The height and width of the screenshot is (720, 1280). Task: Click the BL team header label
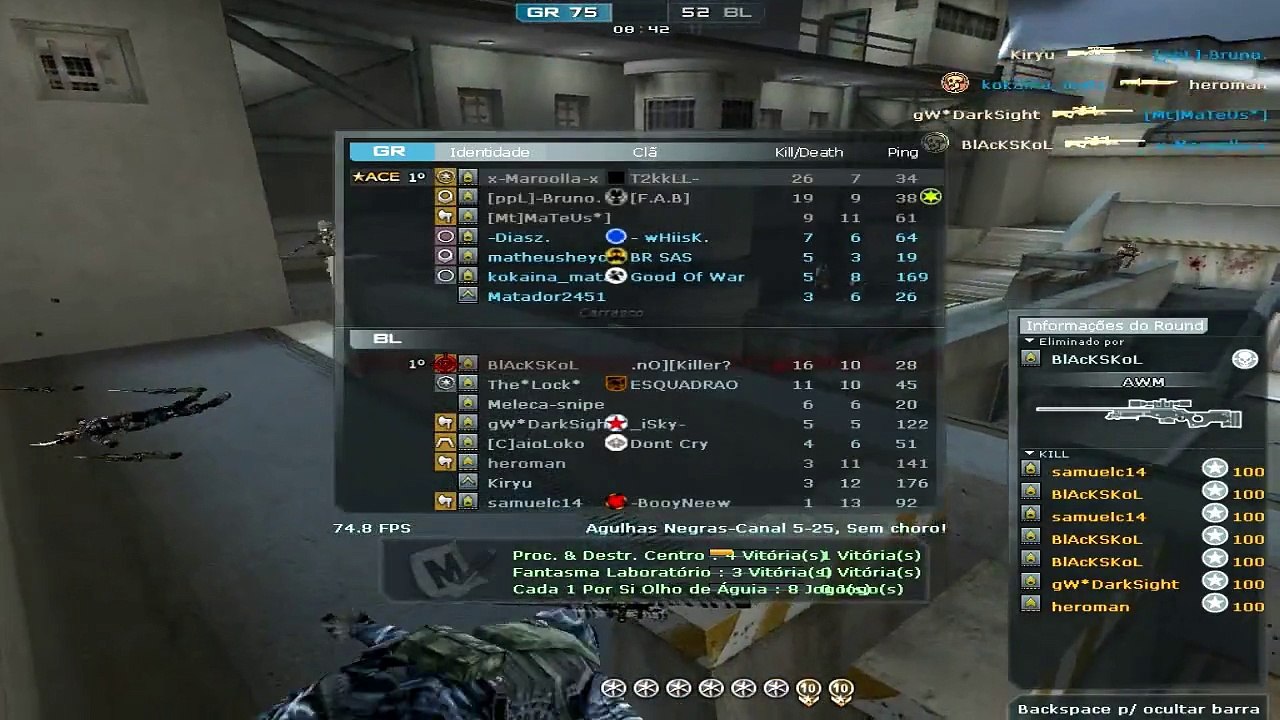(x=387, y=339)
